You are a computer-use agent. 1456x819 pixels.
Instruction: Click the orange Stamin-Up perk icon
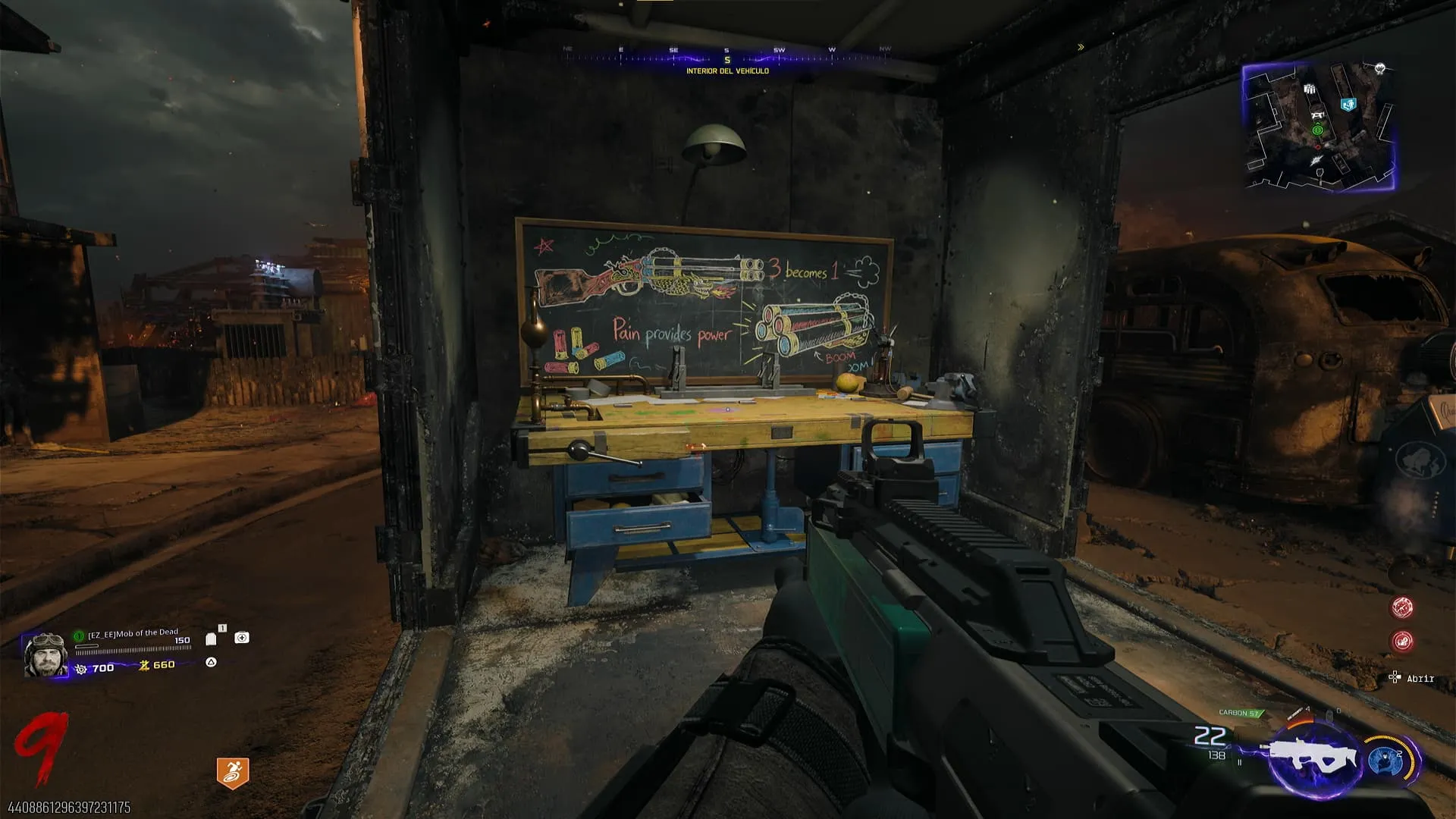232,773
